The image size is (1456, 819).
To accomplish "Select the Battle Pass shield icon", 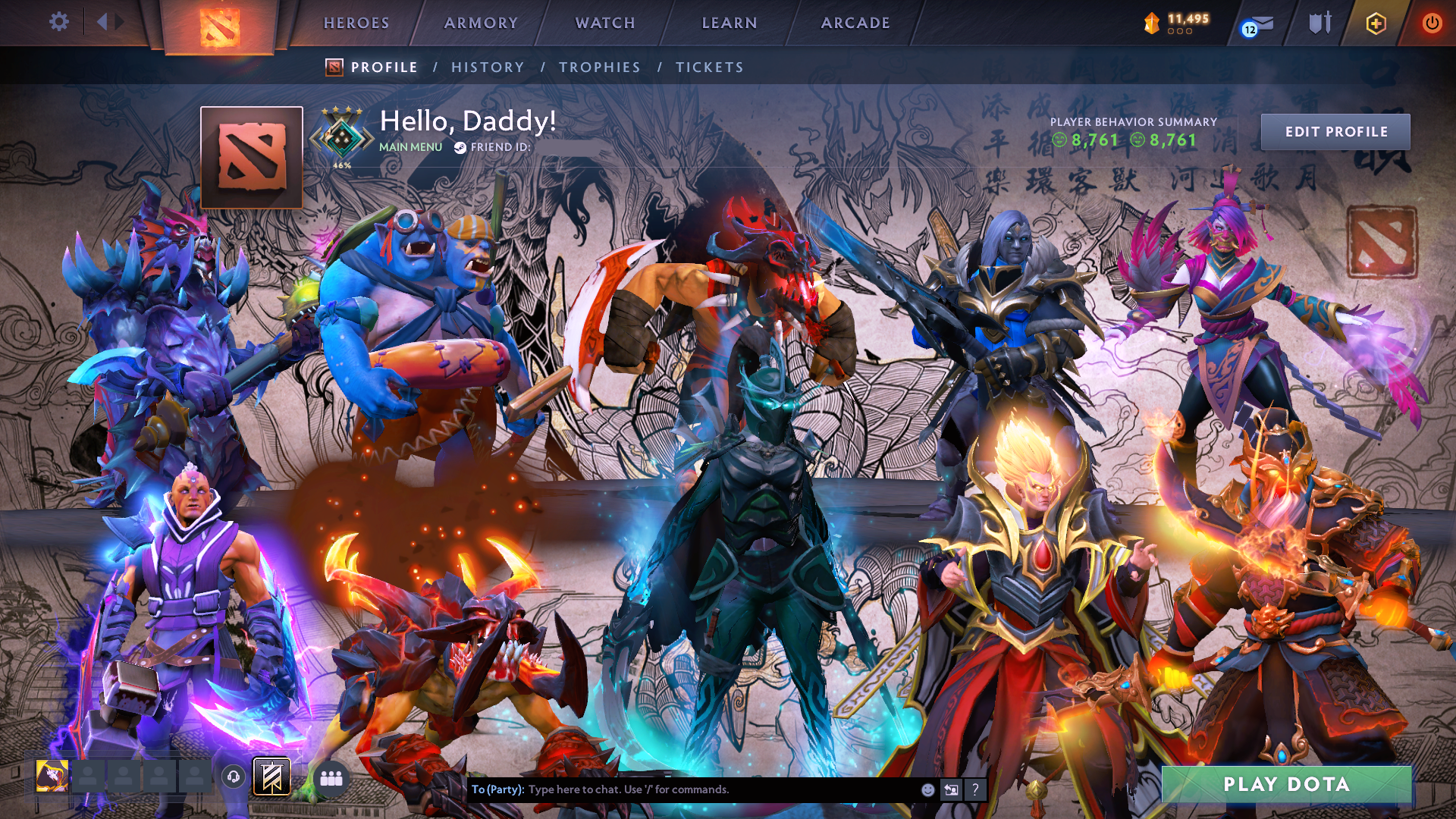I will point(1319,23).
